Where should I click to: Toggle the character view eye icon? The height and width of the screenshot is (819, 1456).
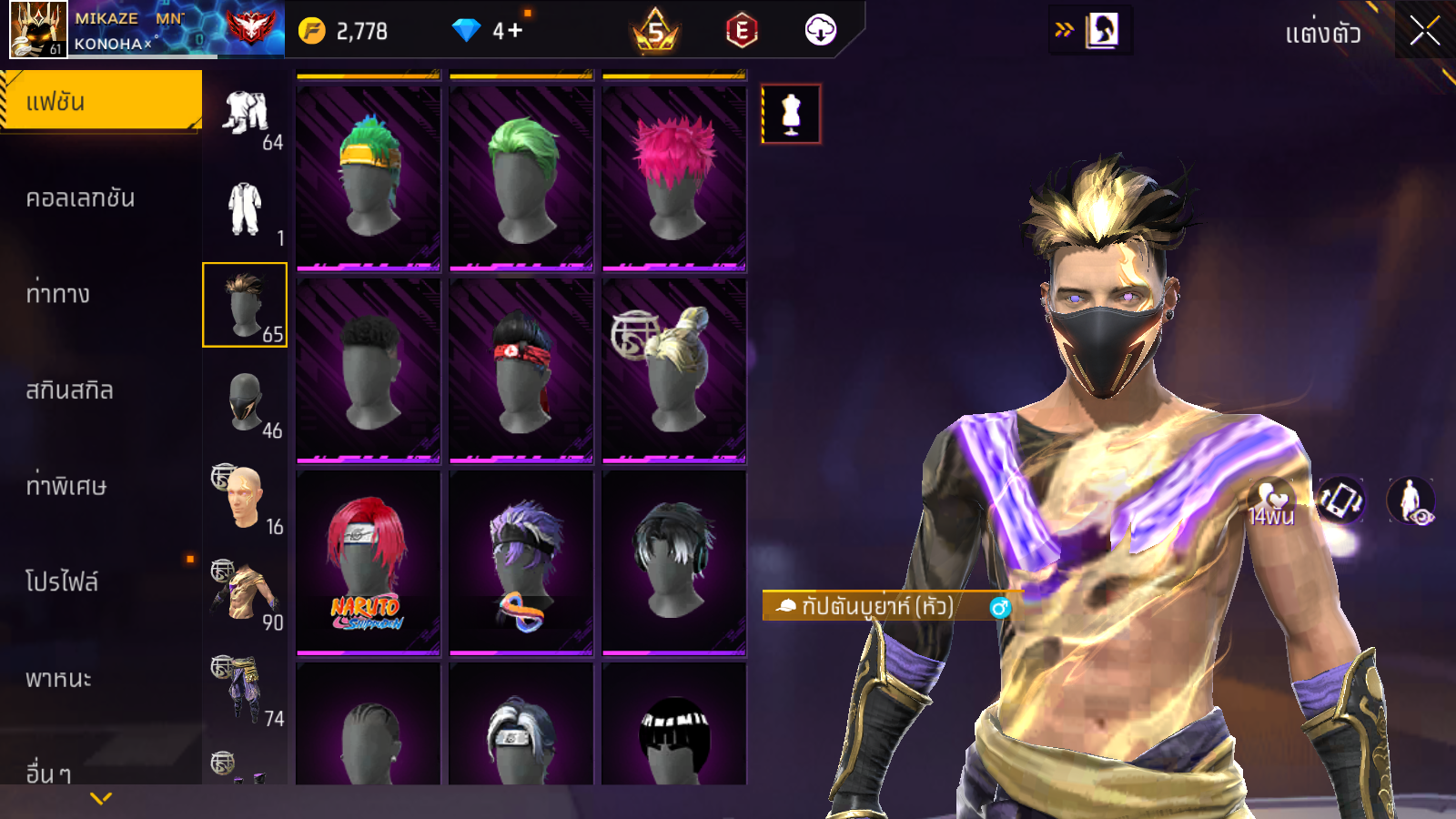1410,501
